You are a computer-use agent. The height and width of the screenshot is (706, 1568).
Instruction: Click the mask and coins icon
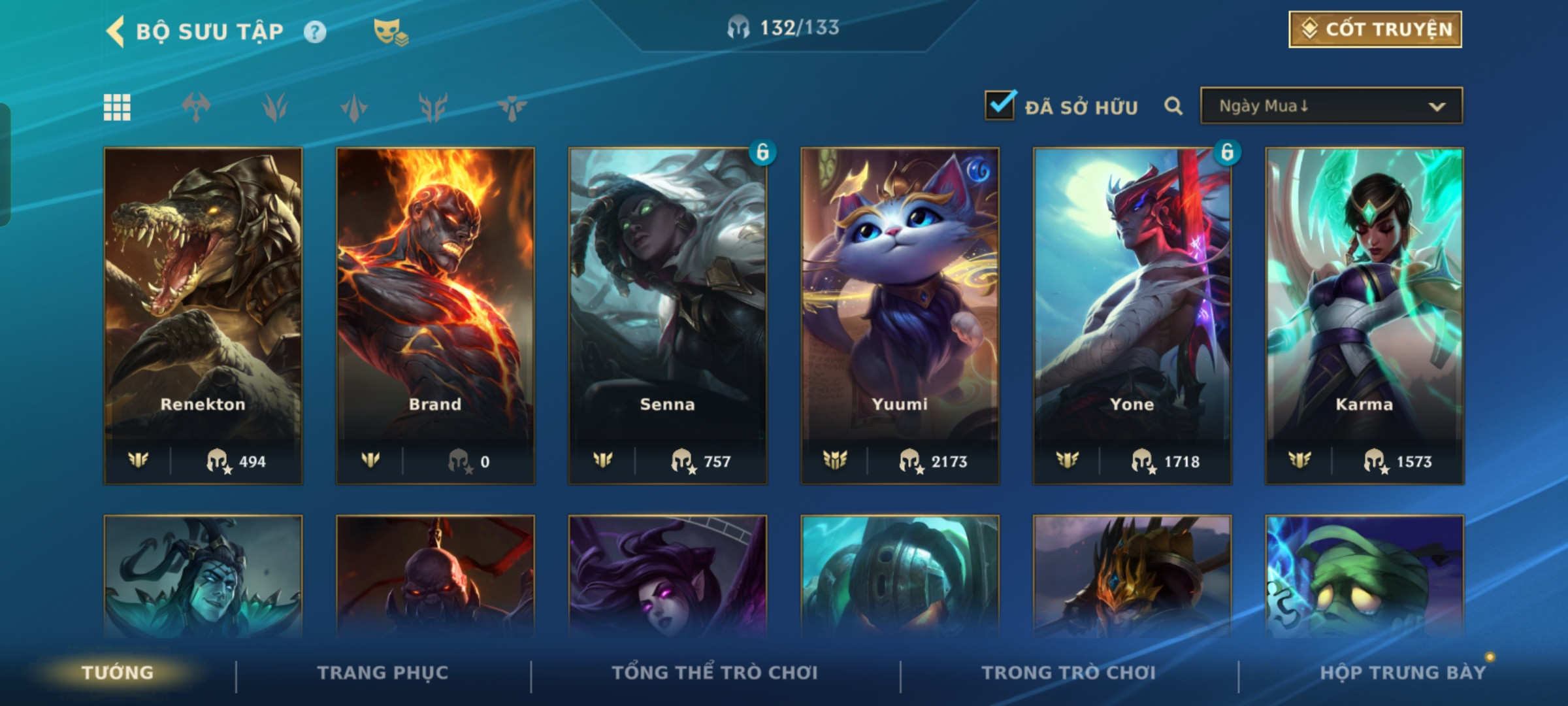pyautogui.click(x=390, y=31)
